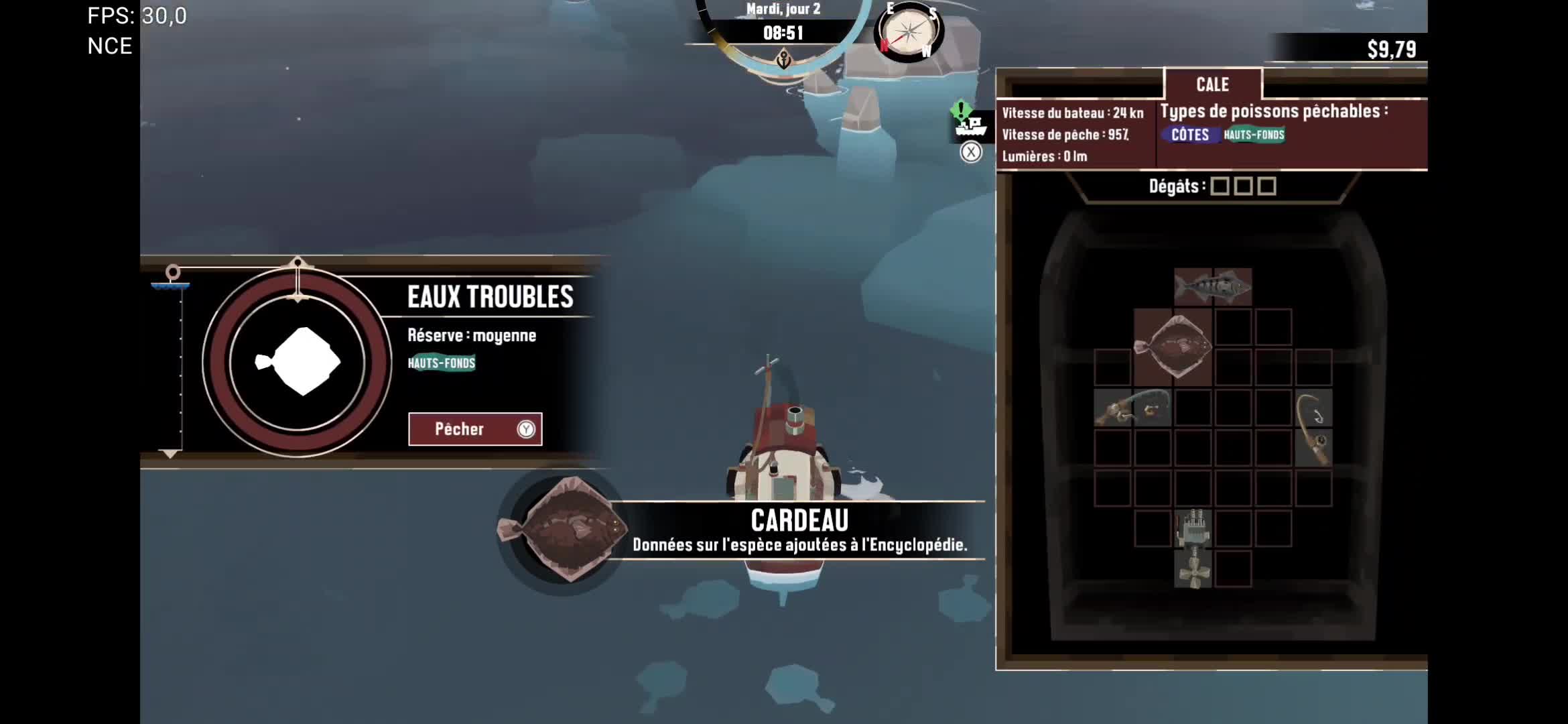Image resolution: width=1568 pixels, height=724 pixels.
Task: Start fishing with the Pêcher button
Action: (x=474, y=429)
